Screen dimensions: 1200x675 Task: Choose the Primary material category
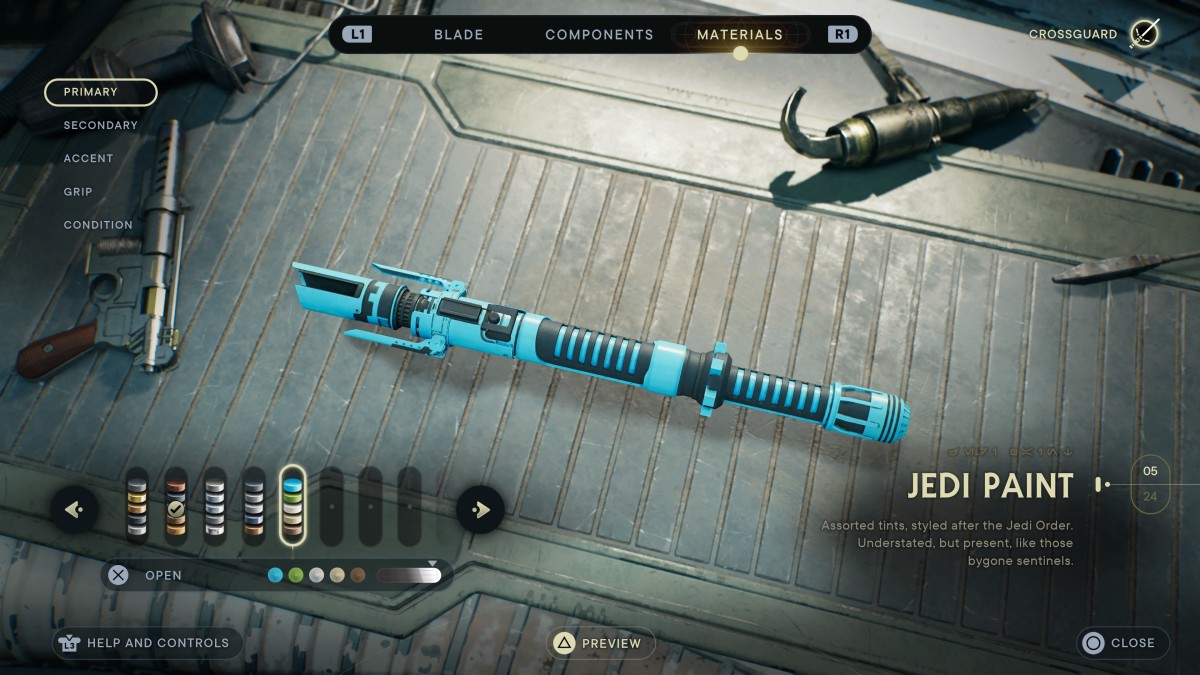click(100, 92)
